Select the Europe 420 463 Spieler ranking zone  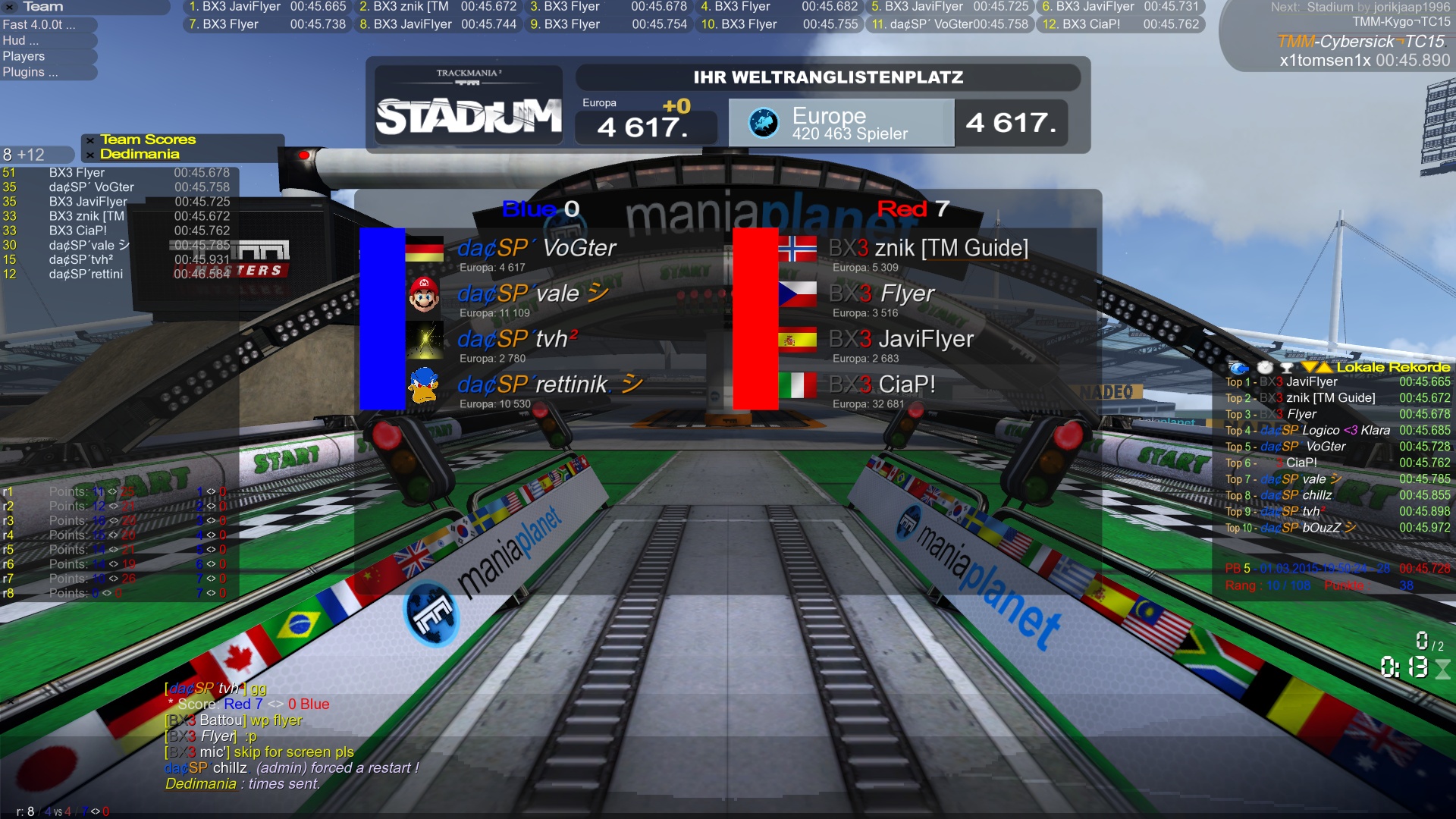click(x=841, y=123)
